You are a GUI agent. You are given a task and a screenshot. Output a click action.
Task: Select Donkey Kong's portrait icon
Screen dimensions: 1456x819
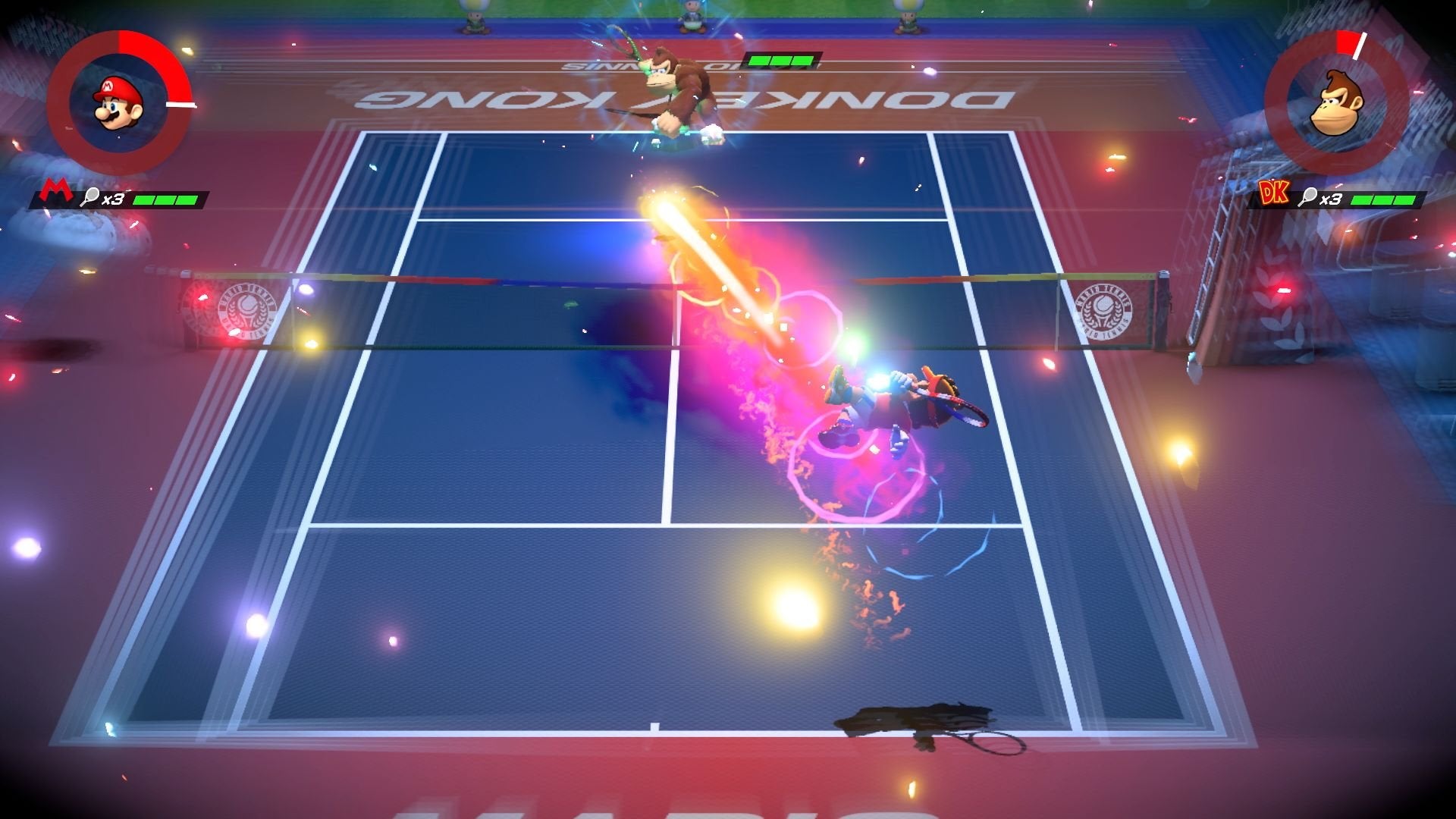pos(1336,104)
